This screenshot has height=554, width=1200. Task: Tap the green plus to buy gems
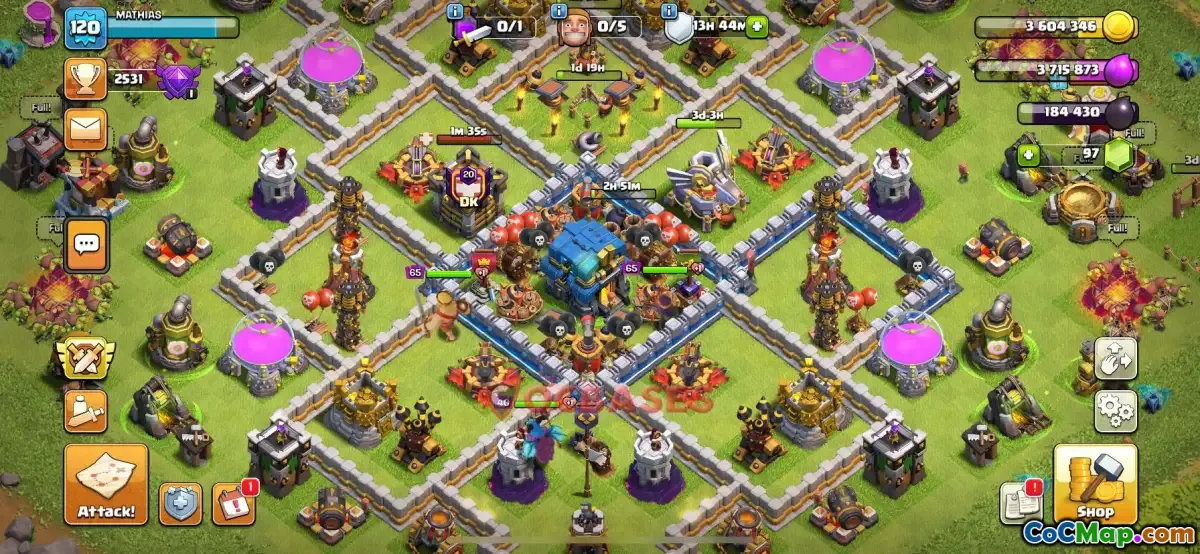(x=1028, y=155)
